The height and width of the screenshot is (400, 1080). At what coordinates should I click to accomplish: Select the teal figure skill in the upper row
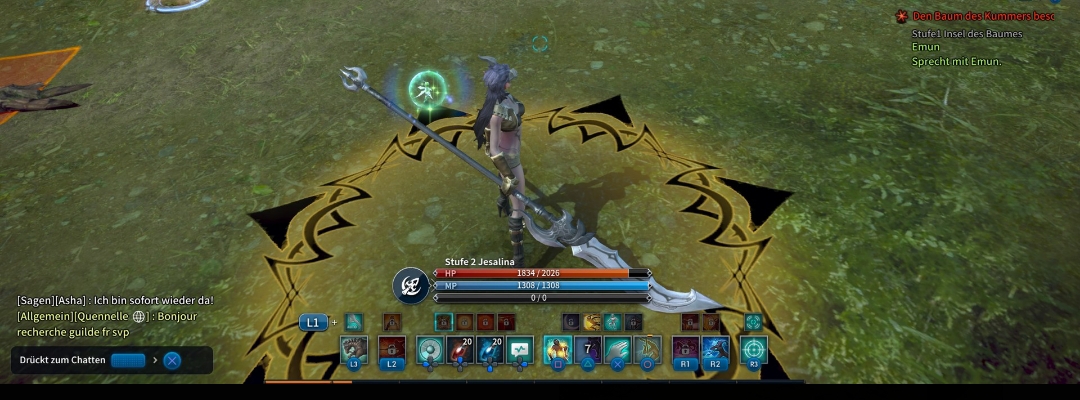613,322
